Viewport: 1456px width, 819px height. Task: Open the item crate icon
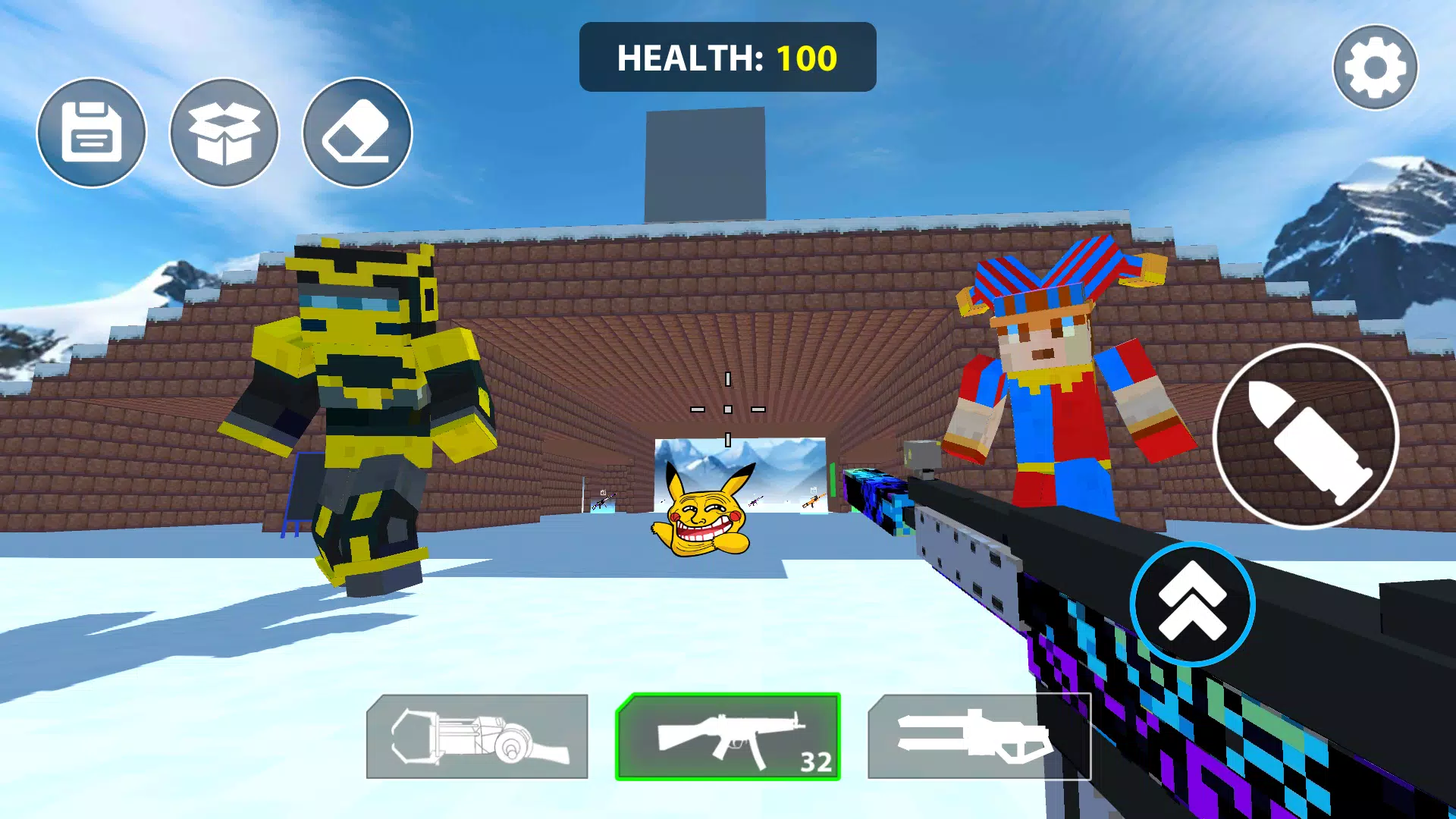pos(224,132)
